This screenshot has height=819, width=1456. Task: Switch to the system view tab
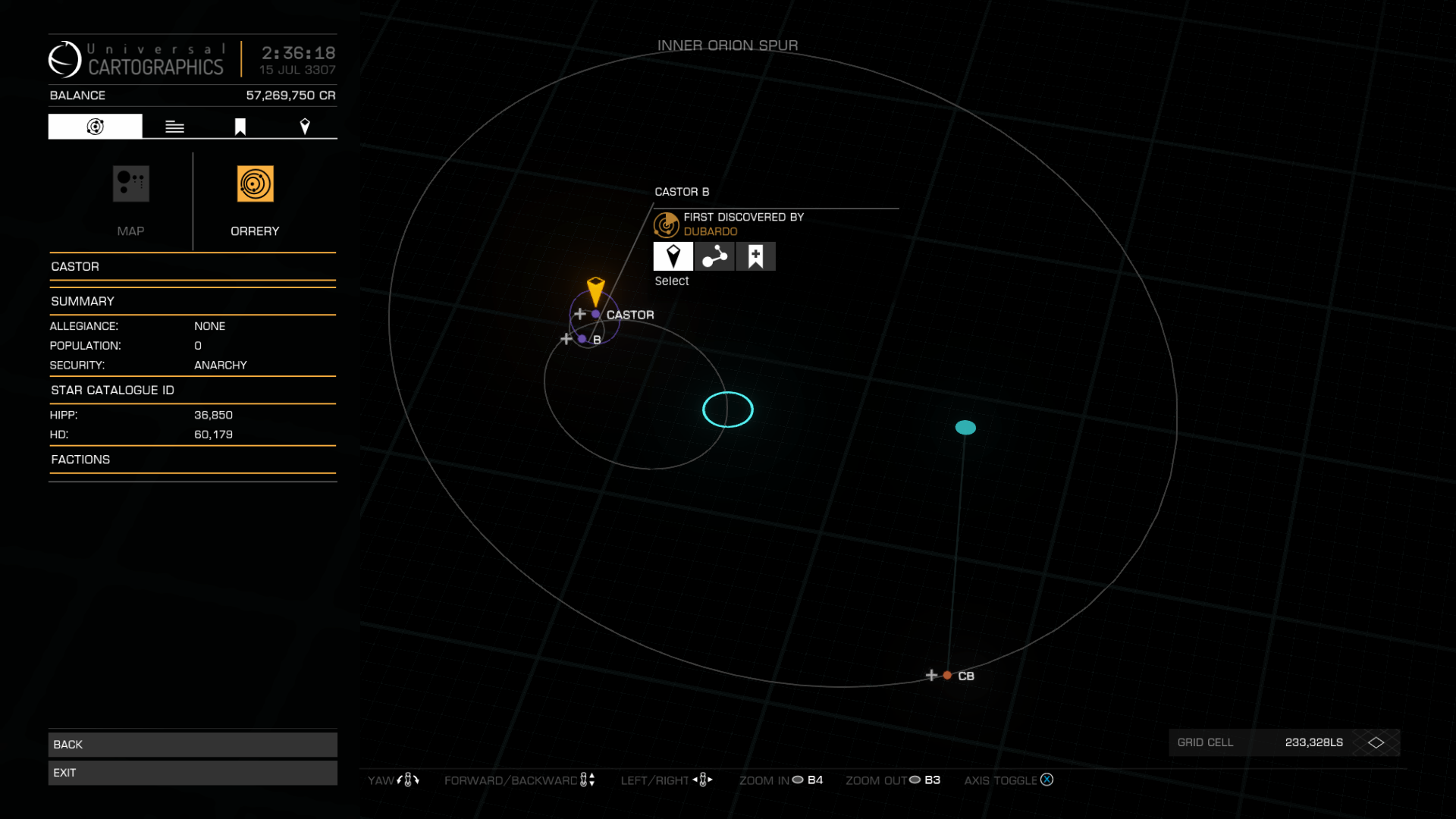click(x=95, y=127)
